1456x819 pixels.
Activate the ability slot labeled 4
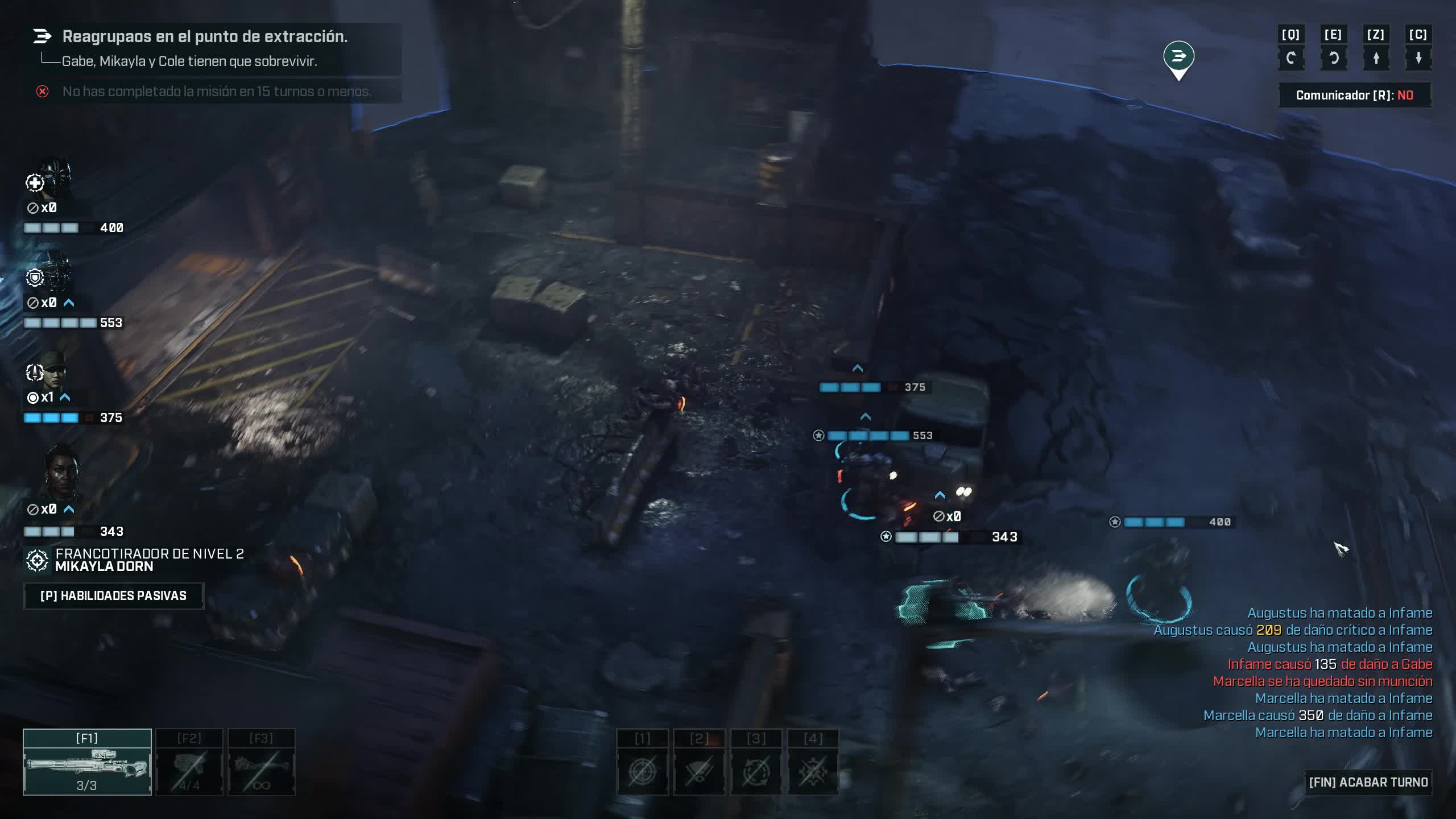[x=813, y=771]
